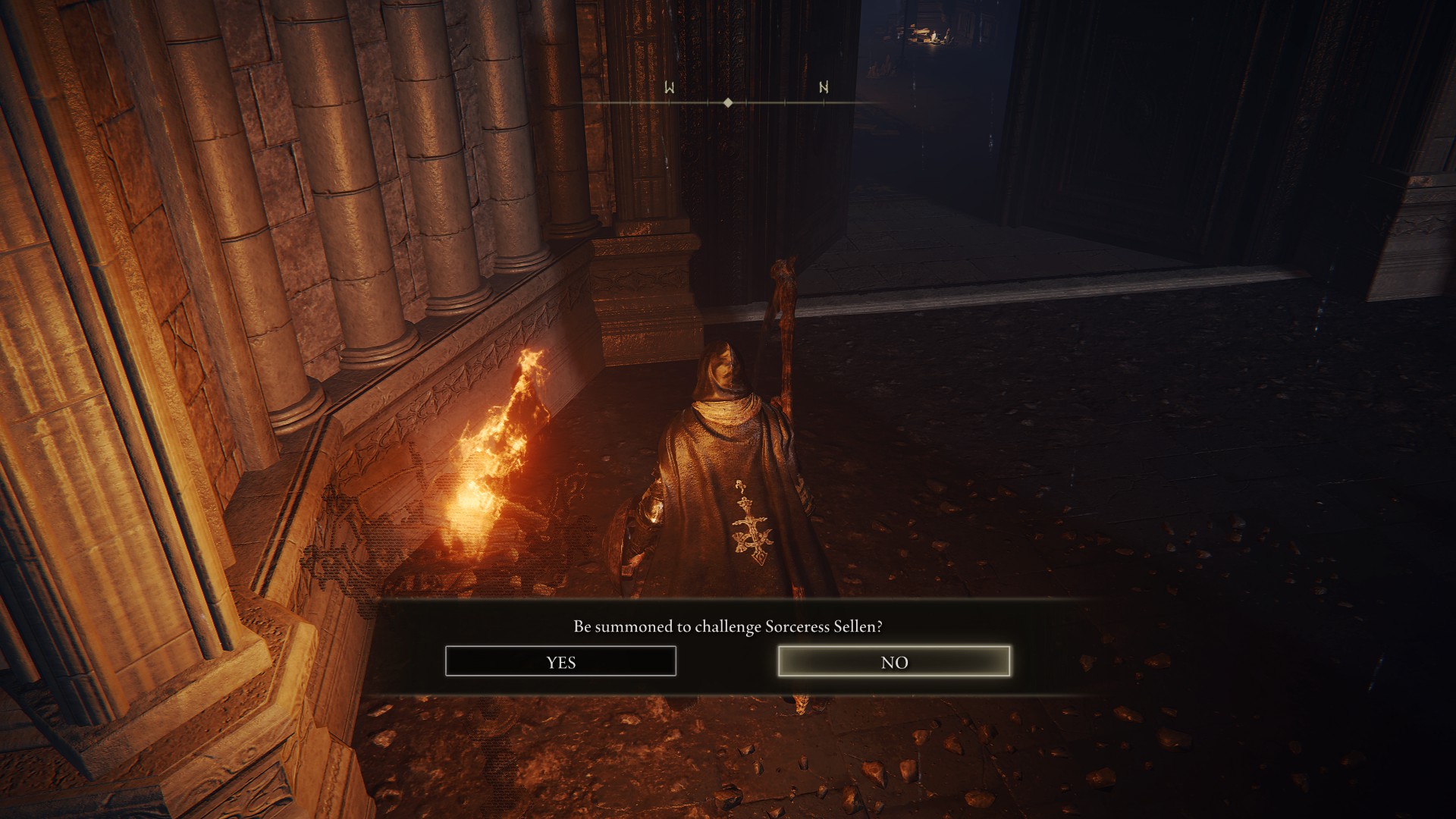This screenshot has height=819, width=1456.
Task: Choose YES to challenge Sorceress Sellen
Action: point(560,661)
